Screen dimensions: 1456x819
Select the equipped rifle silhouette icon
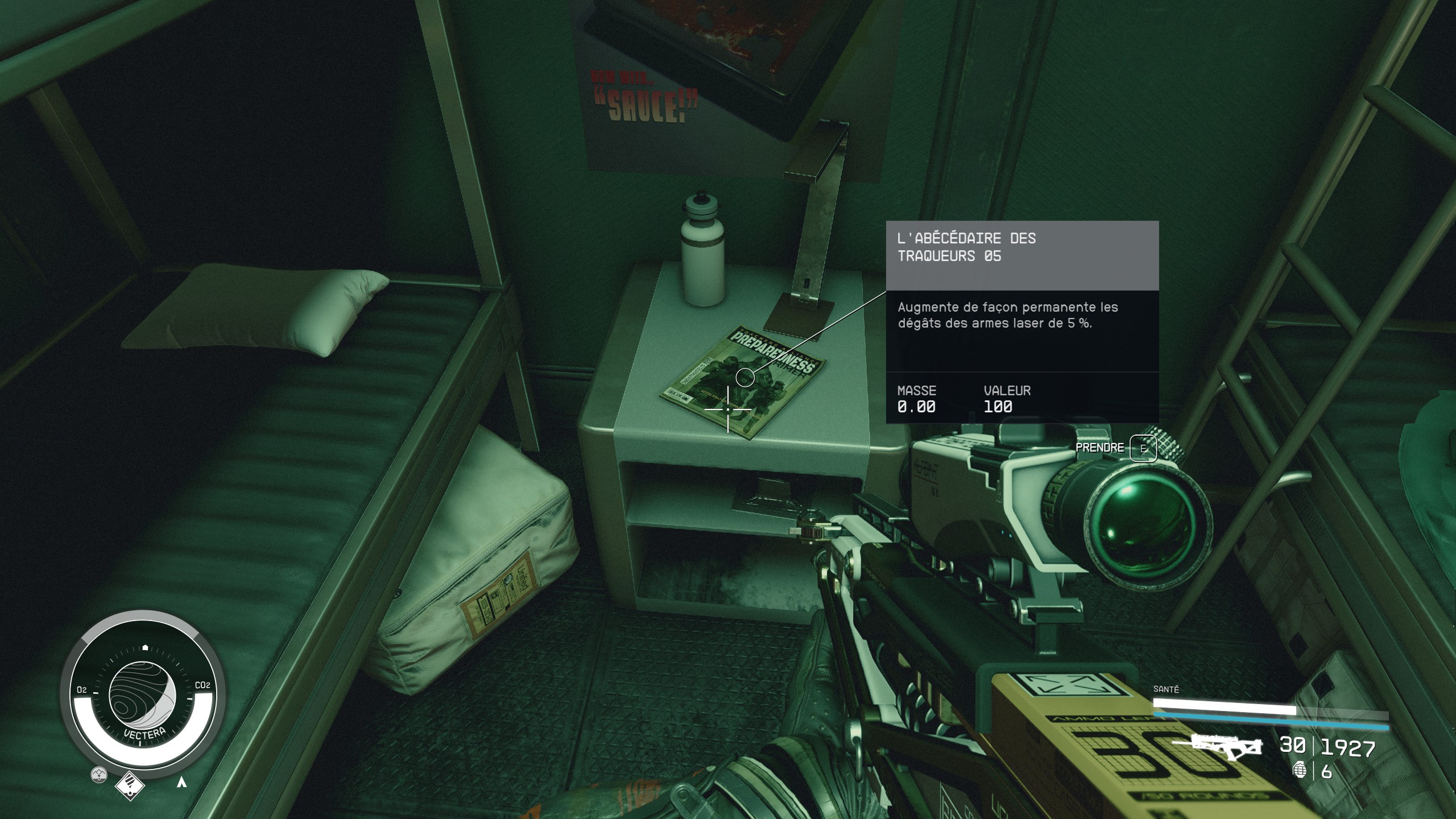click(1218, 746)
